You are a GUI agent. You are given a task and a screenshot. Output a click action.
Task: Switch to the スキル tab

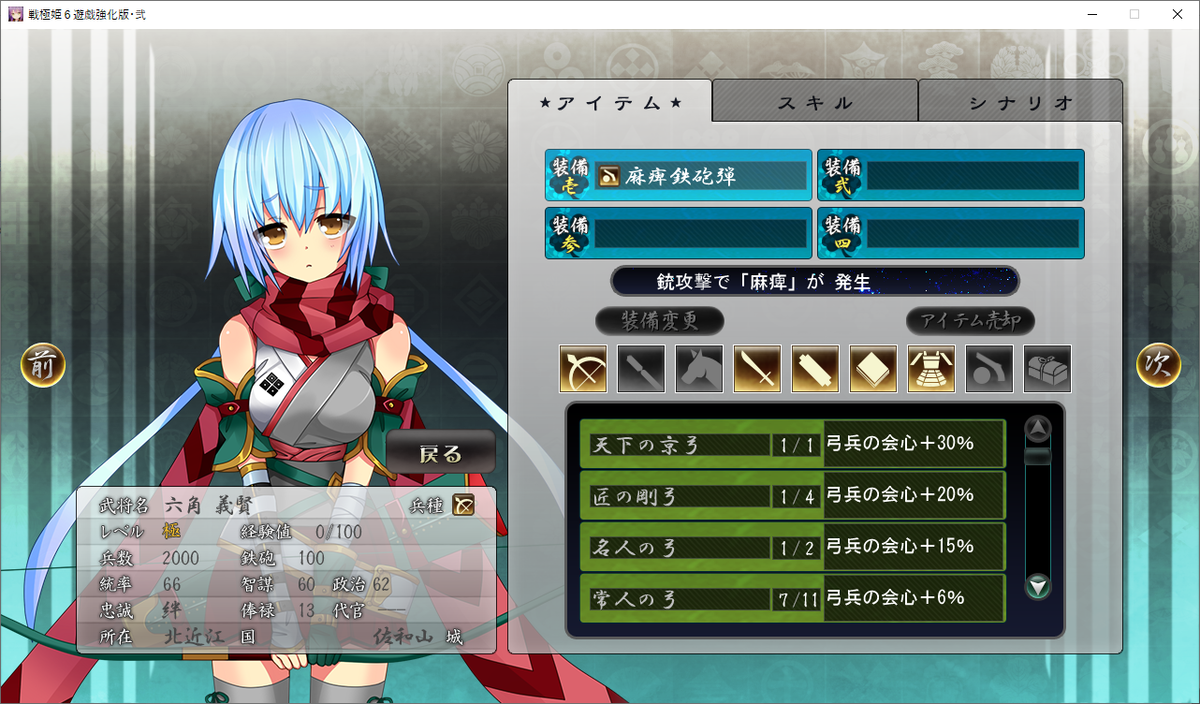point(815,102)
